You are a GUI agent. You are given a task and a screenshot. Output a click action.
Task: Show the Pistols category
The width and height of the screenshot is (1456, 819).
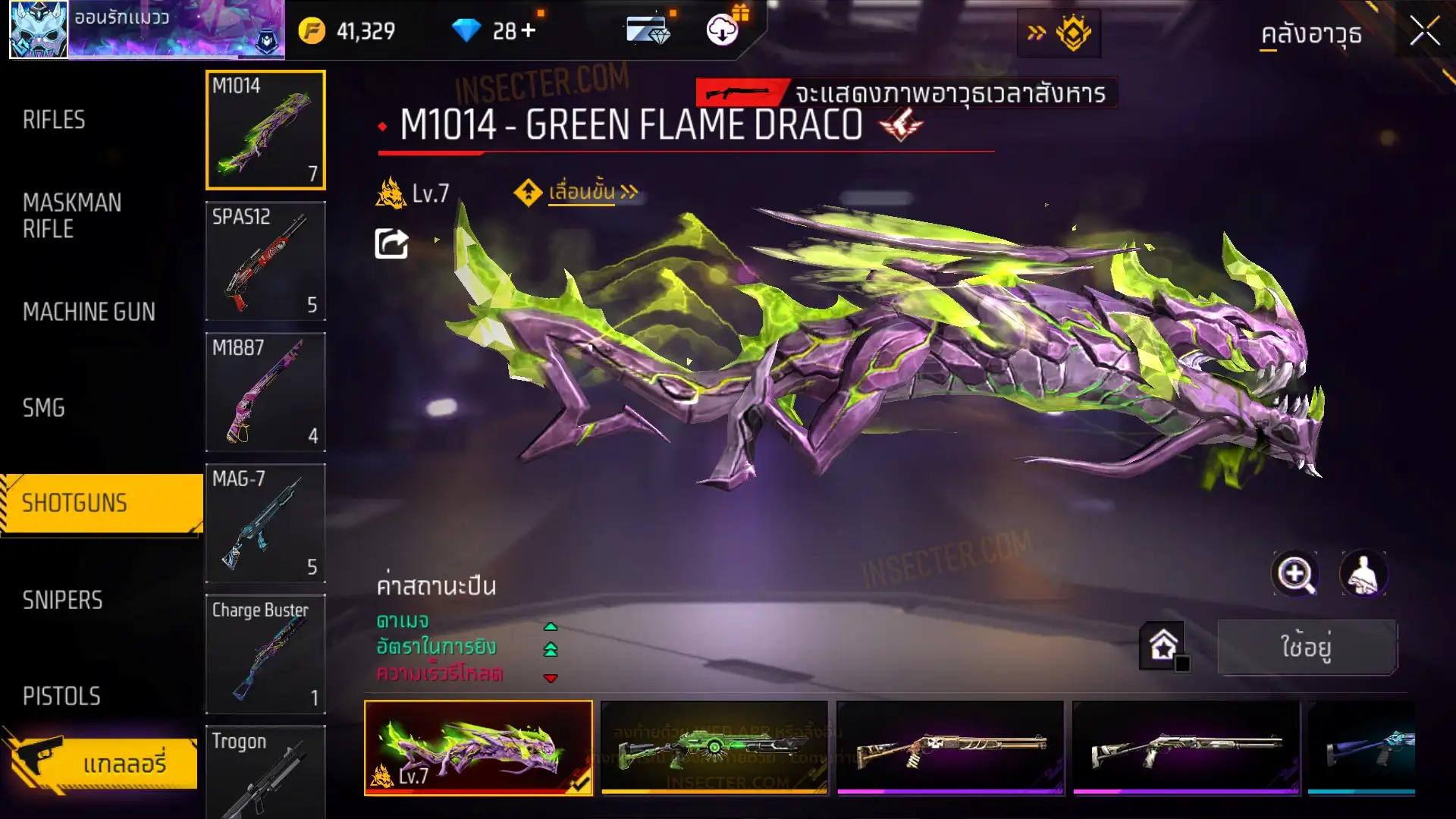[x=61, y=696]
